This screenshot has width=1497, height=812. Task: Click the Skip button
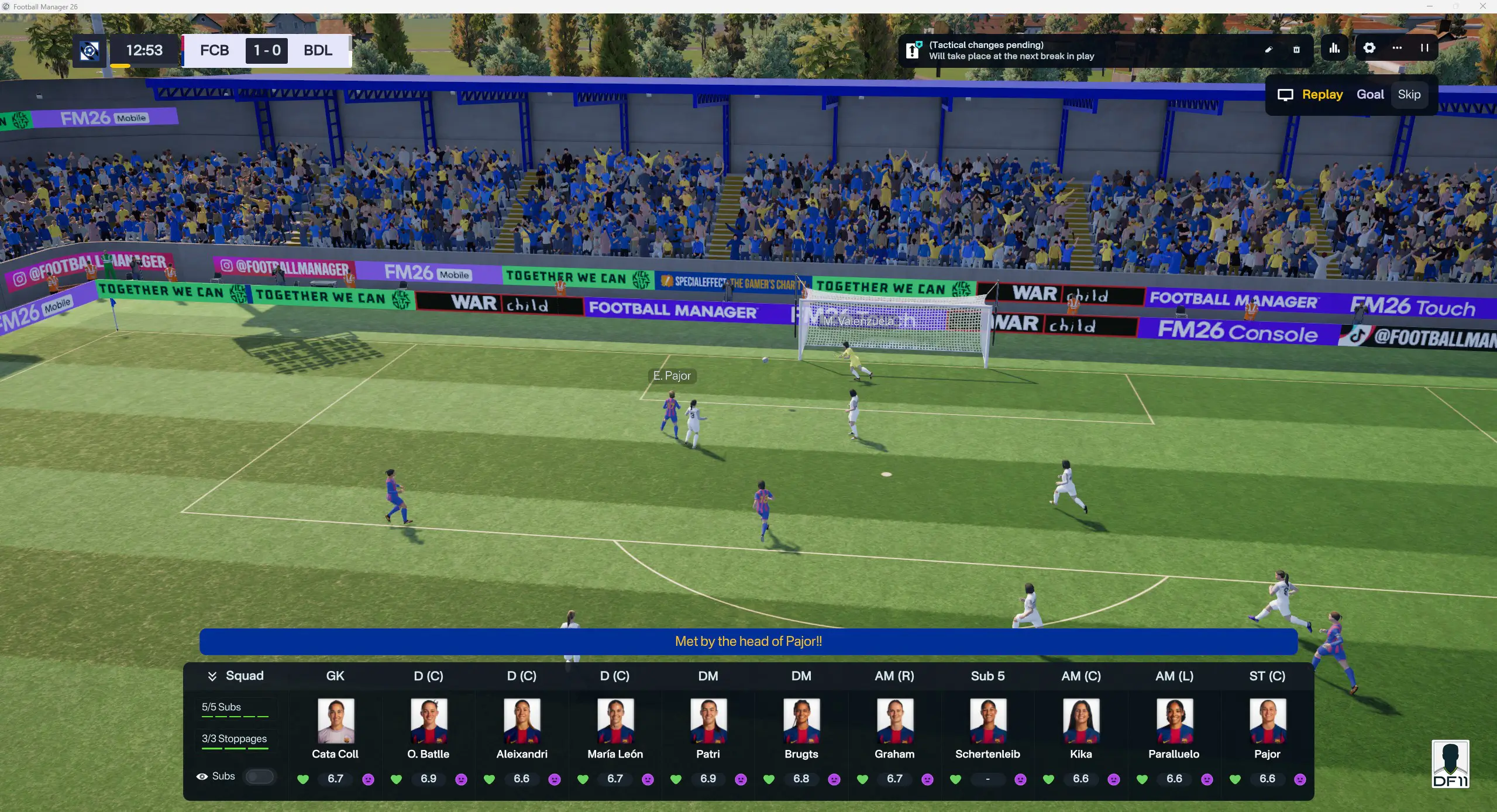[x=1410, y=94]
